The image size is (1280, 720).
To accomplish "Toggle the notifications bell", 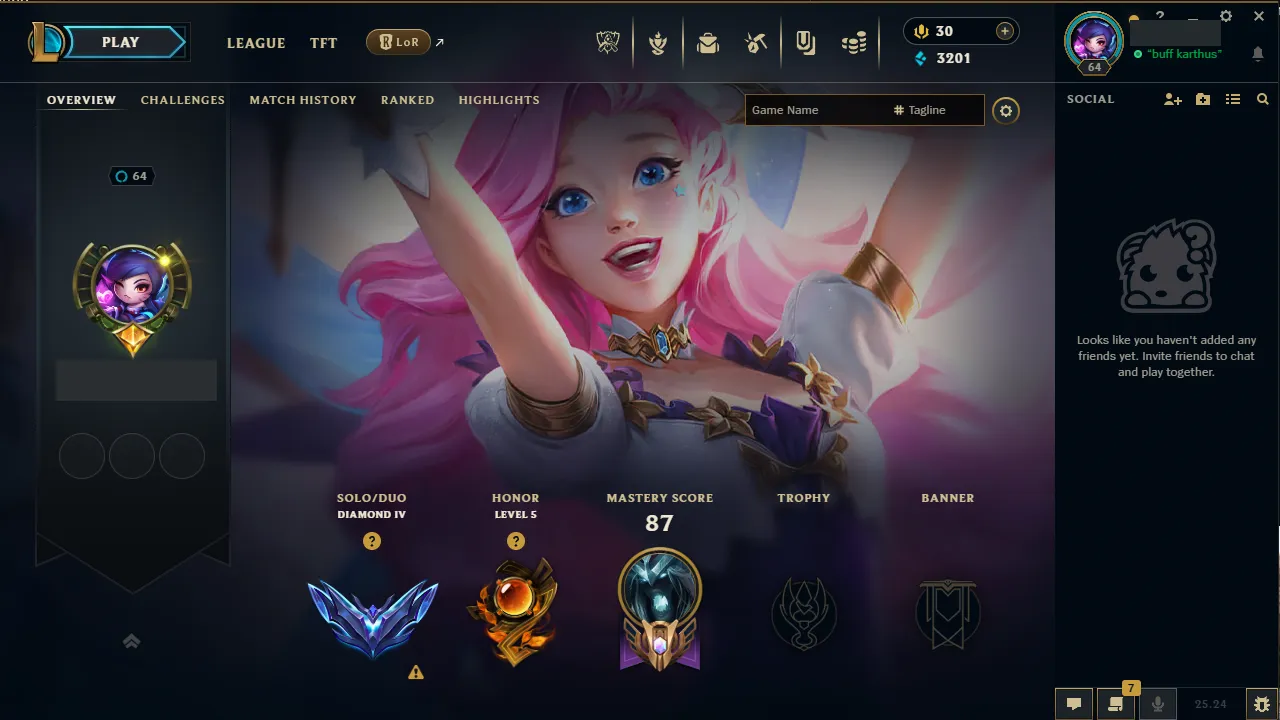I will click(x=1258, y=54).
